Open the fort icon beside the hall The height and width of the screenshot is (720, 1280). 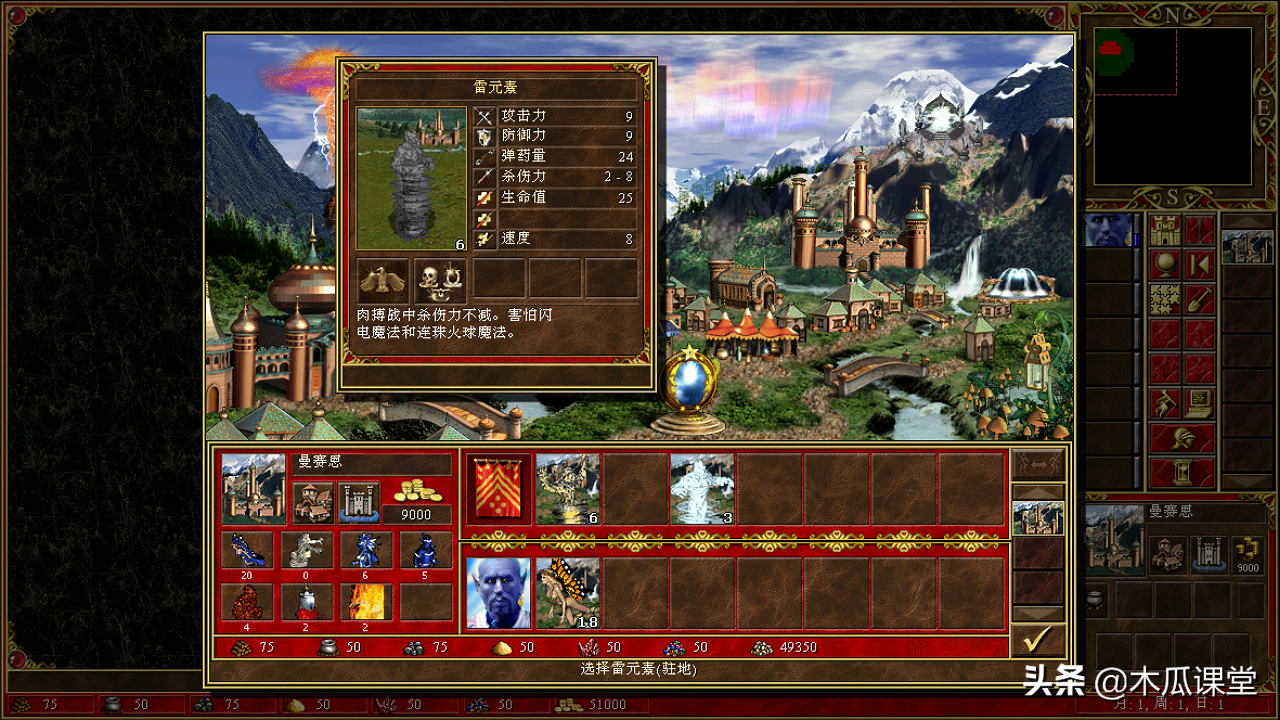(x=358, y=501)
